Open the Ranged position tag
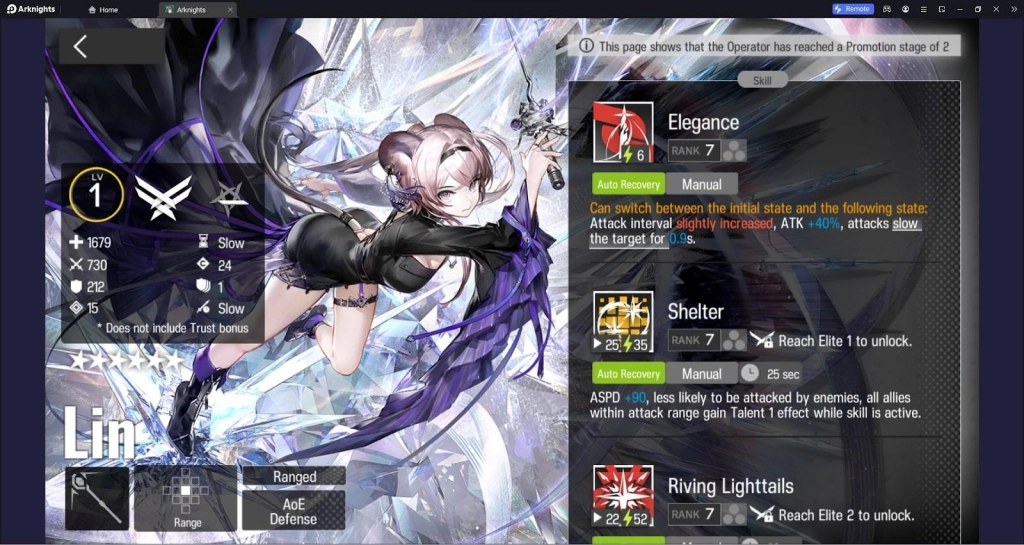1024x545 pixels. coord(294,477)
